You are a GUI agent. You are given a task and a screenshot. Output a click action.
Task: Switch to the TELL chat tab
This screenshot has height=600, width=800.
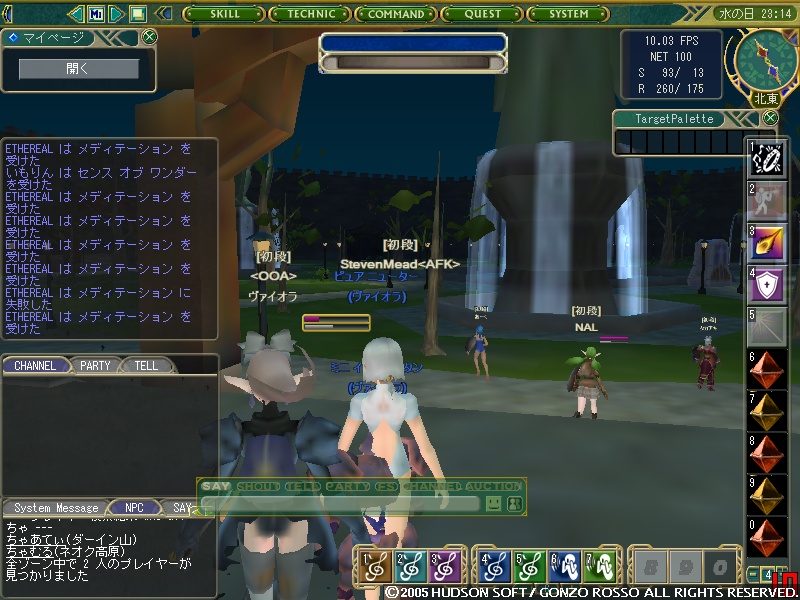146,366
